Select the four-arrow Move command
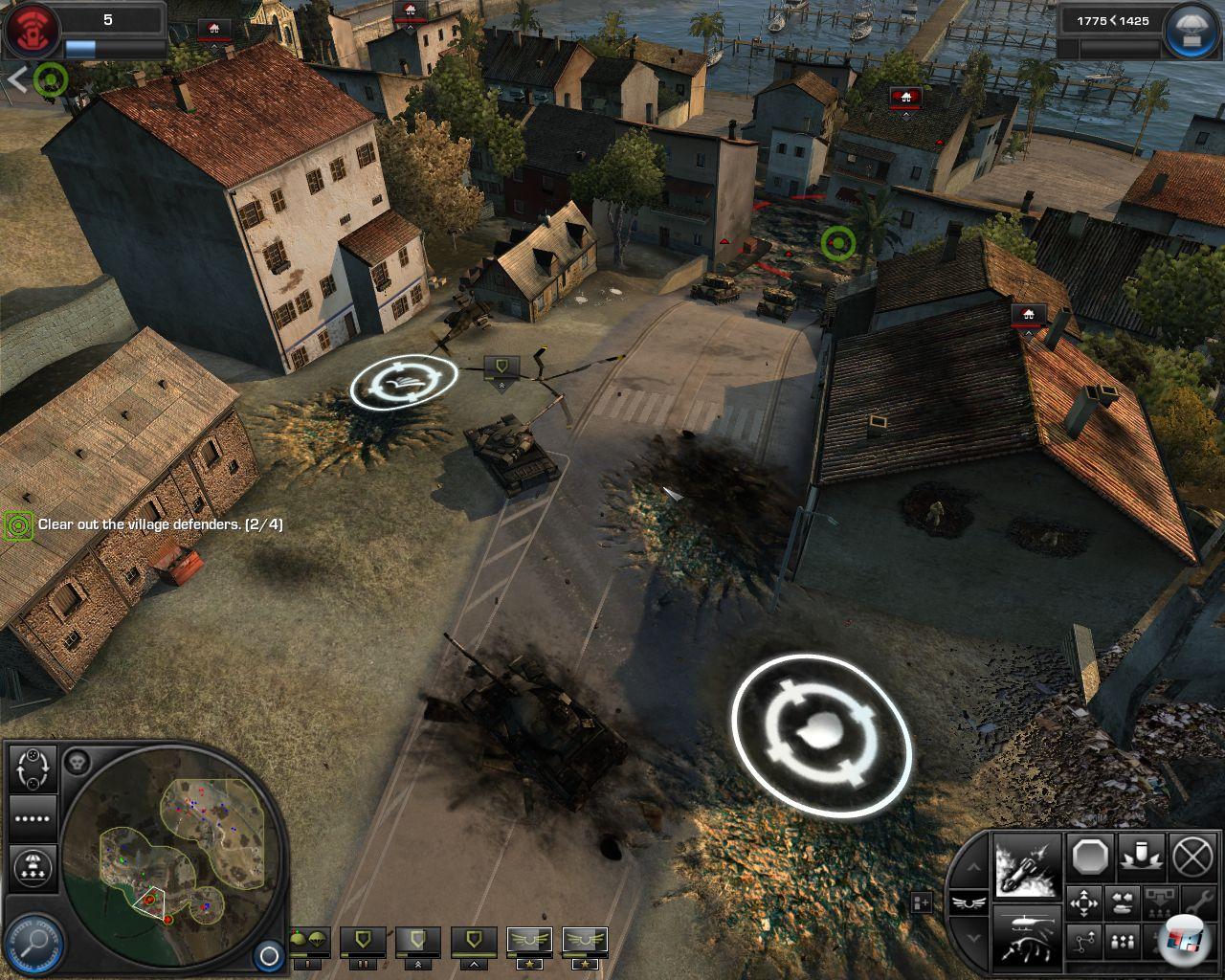Viewport: 1225px width, 980px height. pos(1084,902)
